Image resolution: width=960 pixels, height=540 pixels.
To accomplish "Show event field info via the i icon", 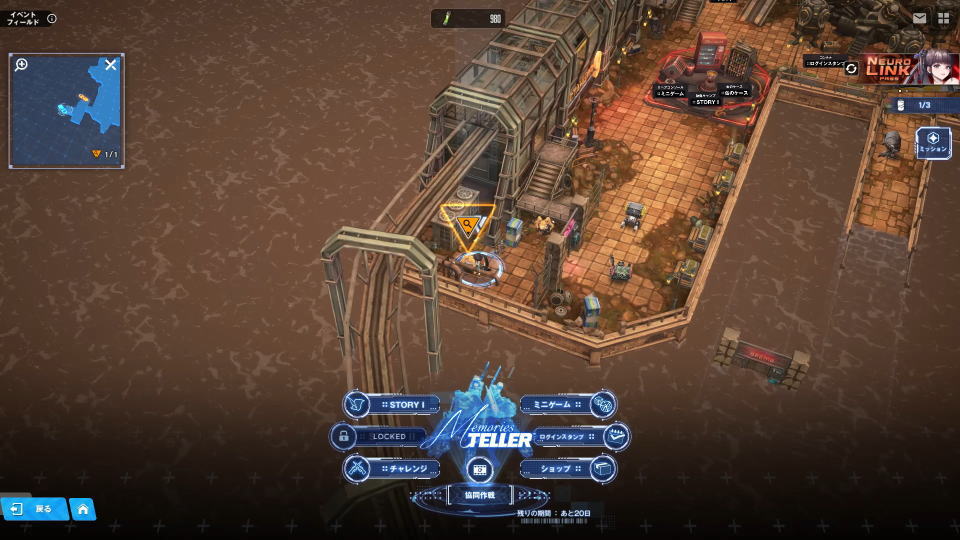I will point(52,18).
